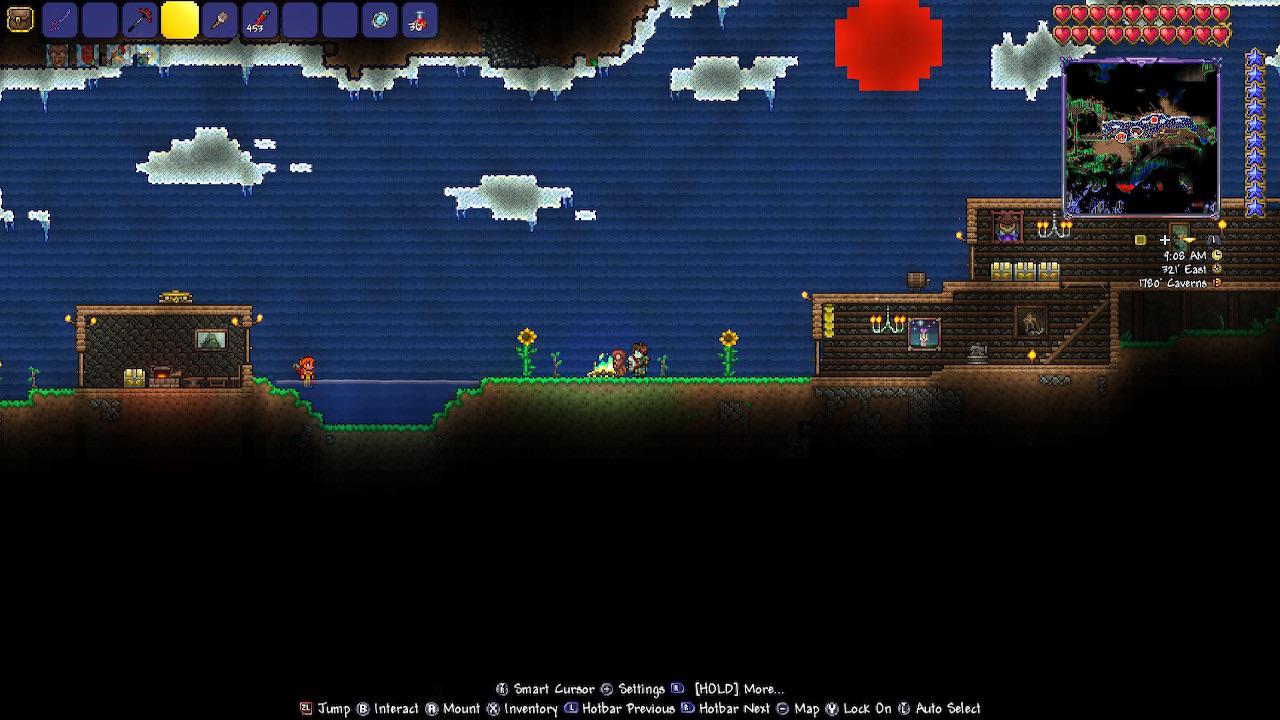
Task: Open the Settings menu
Action: pos(630,689)
